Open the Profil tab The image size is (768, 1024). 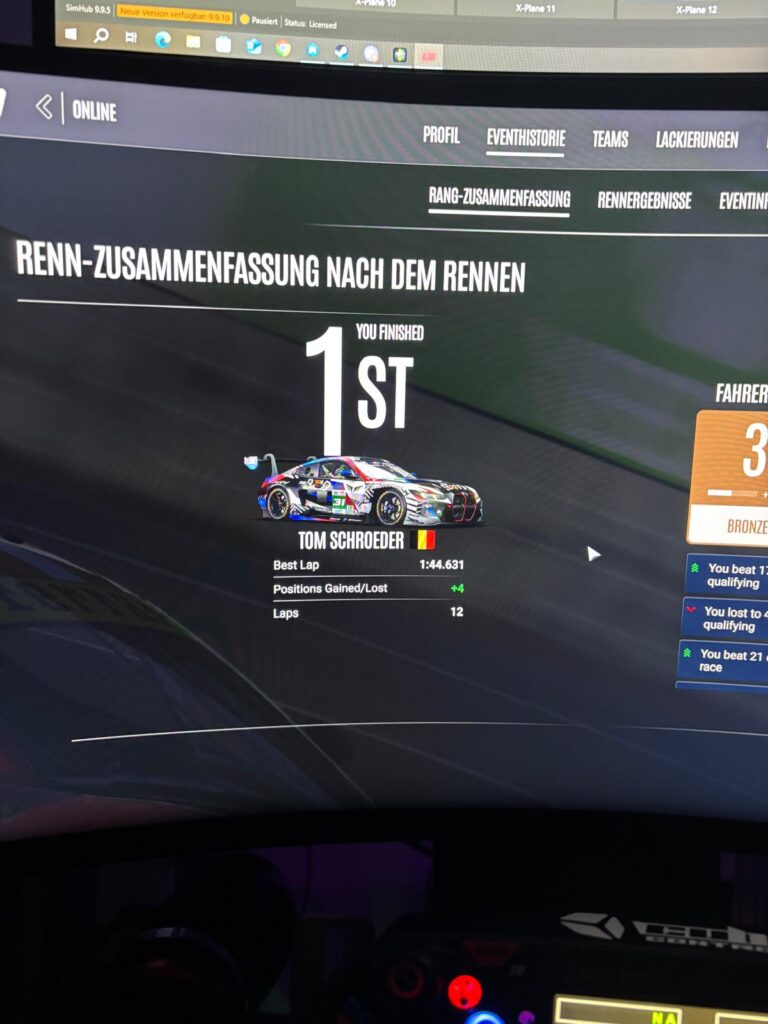[x=441, y=135]
